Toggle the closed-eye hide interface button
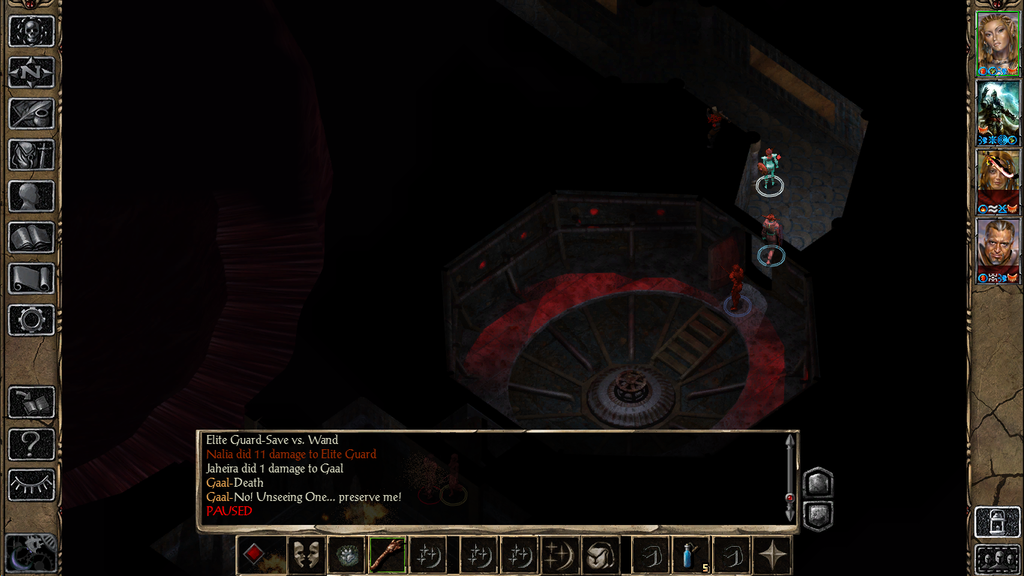The height and width of the screenshot is (576, 1024). click(x=31, y=484)
